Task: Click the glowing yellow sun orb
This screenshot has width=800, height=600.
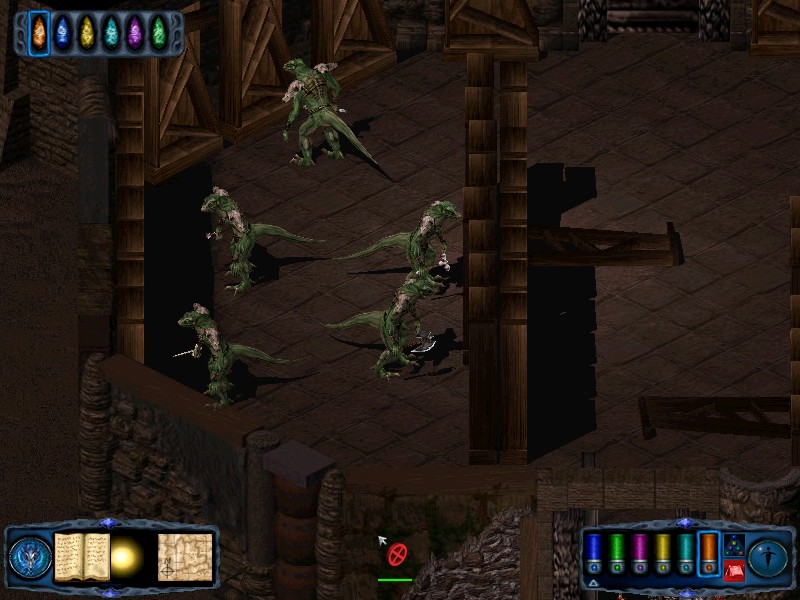Action: 127,557
